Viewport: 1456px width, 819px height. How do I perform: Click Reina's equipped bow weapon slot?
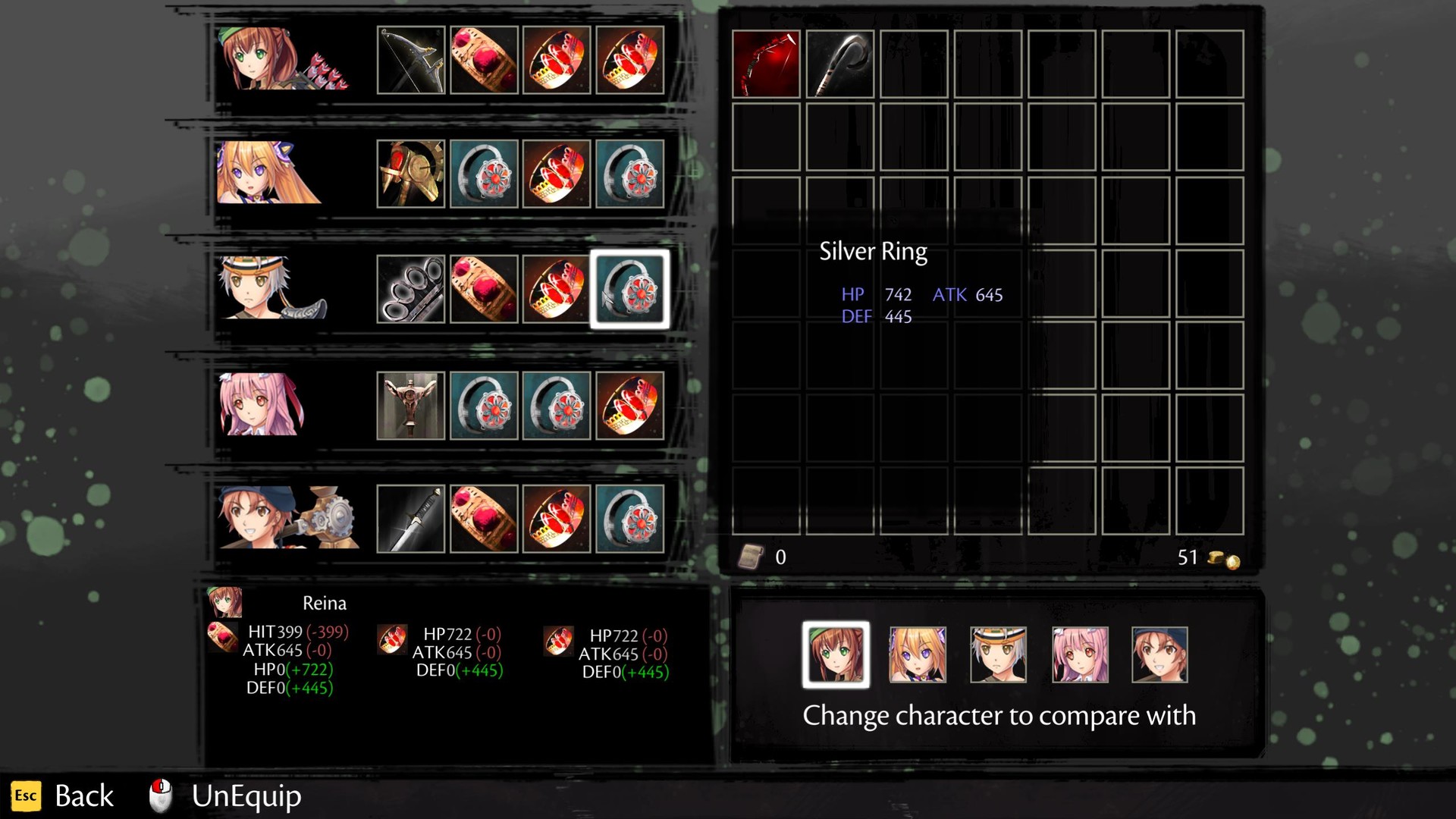tap(410, 61)
